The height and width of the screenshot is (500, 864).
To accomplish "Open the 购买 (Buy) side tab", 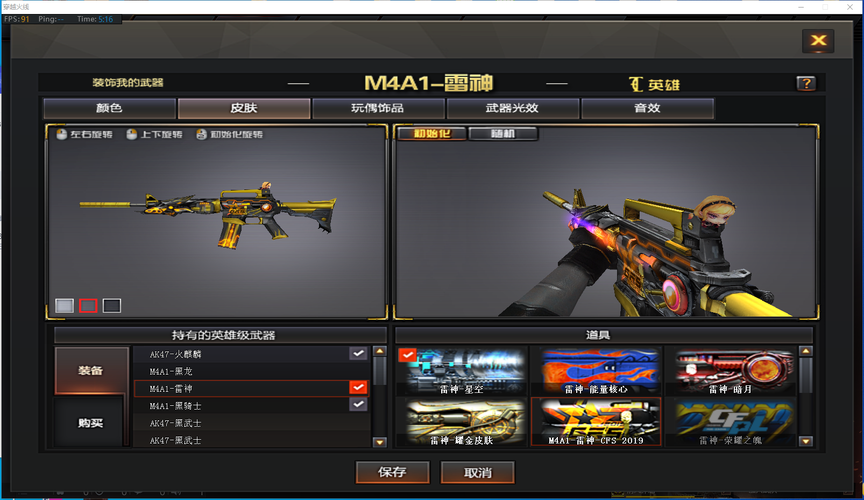I will (91, 422).
